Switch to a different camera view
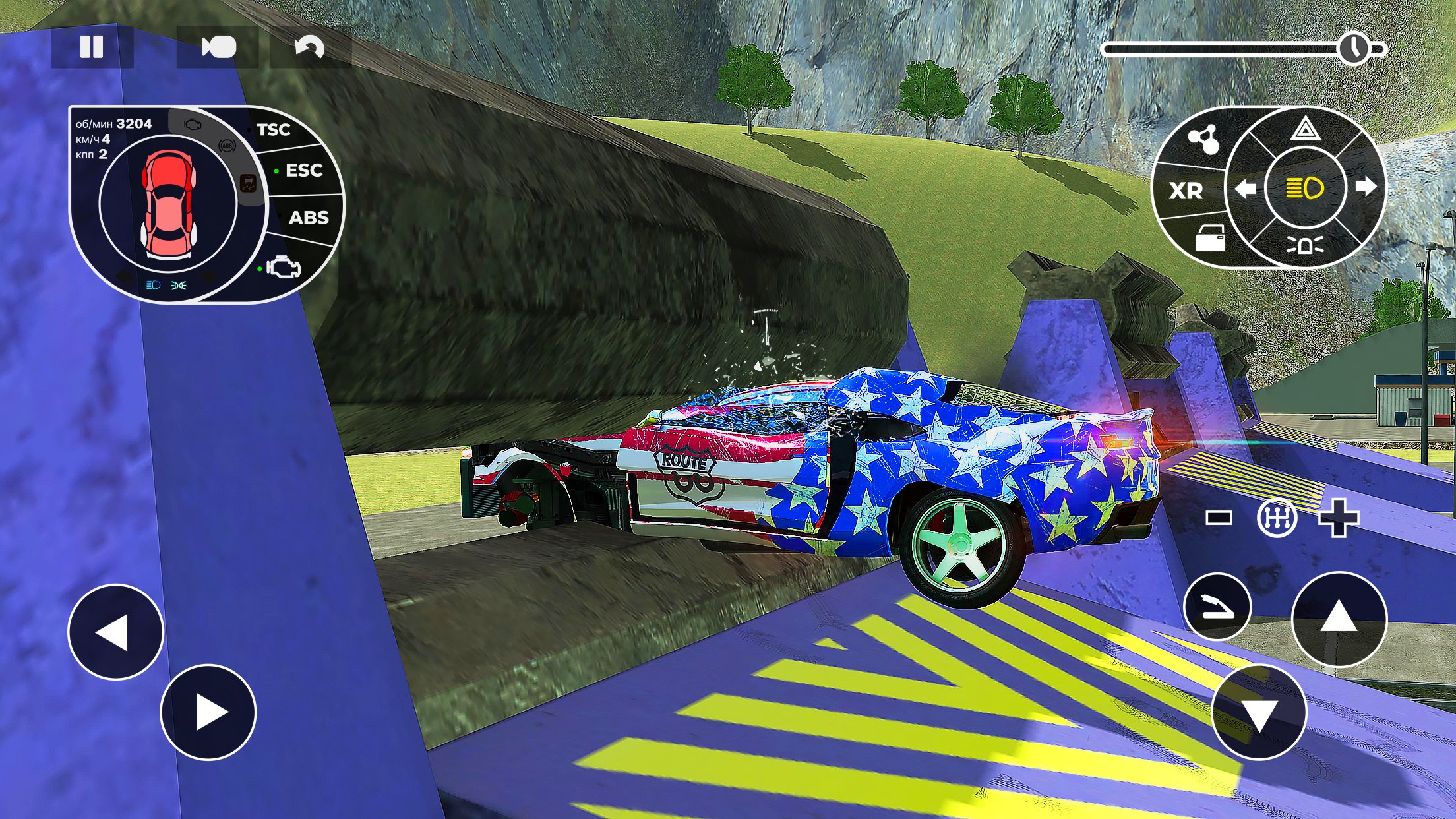Image resolution: width=1456 pixels, height=819 pixels. (220, 46)
